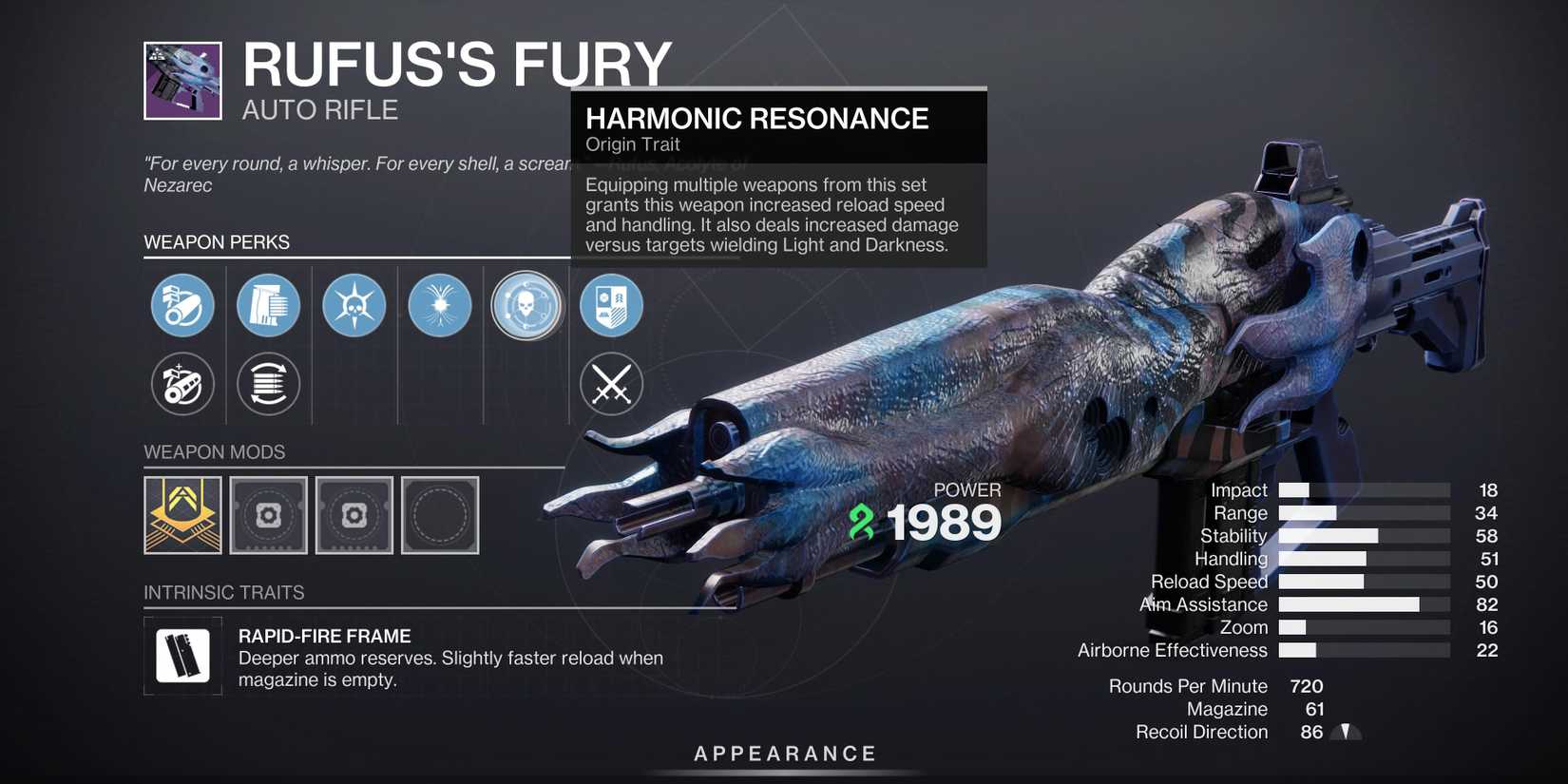The image size is (1568, 784).
Task: Click the Range stat bar
Action: pos(1364,512)
